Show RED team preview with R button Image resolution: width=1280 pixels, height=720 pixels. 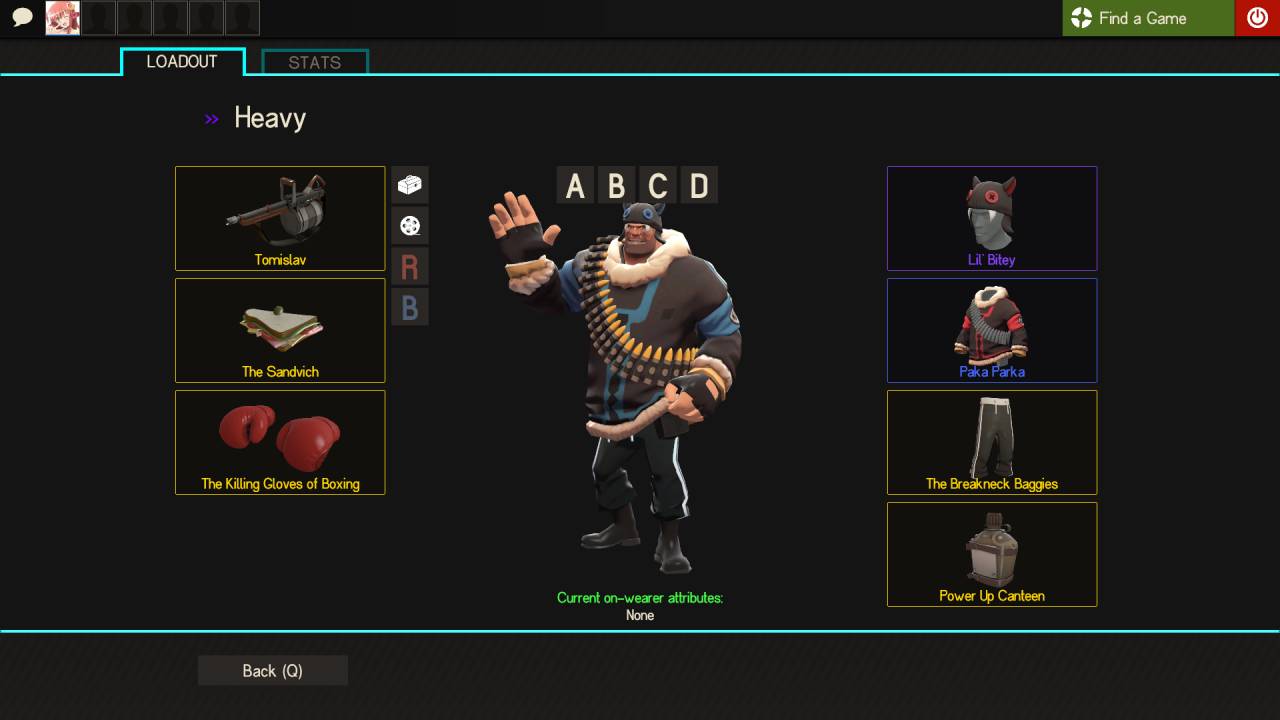(x=410, y=267)
